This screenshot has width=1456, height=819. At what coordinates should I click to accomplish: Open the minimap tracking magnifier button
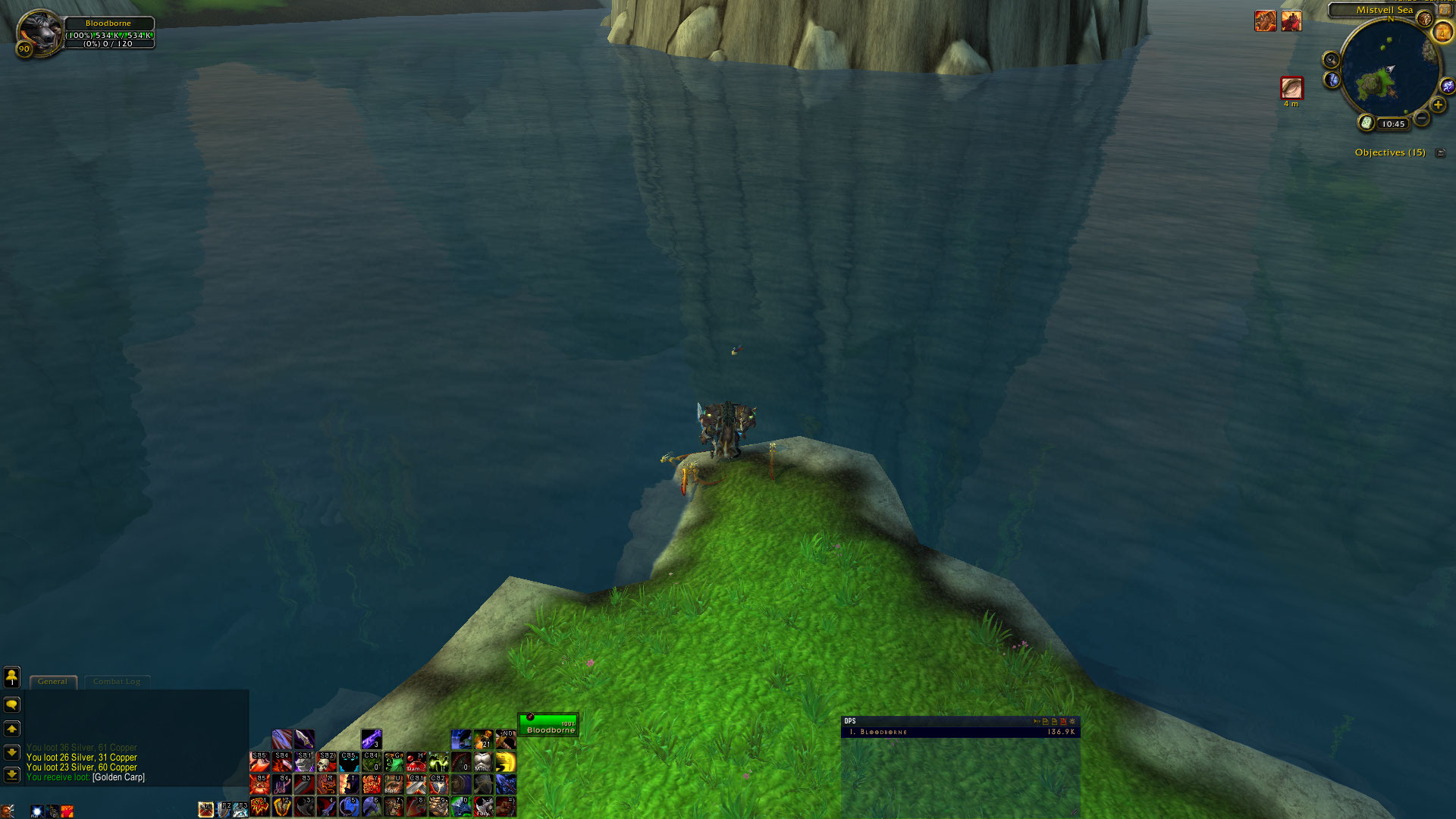click(1331, 60)
